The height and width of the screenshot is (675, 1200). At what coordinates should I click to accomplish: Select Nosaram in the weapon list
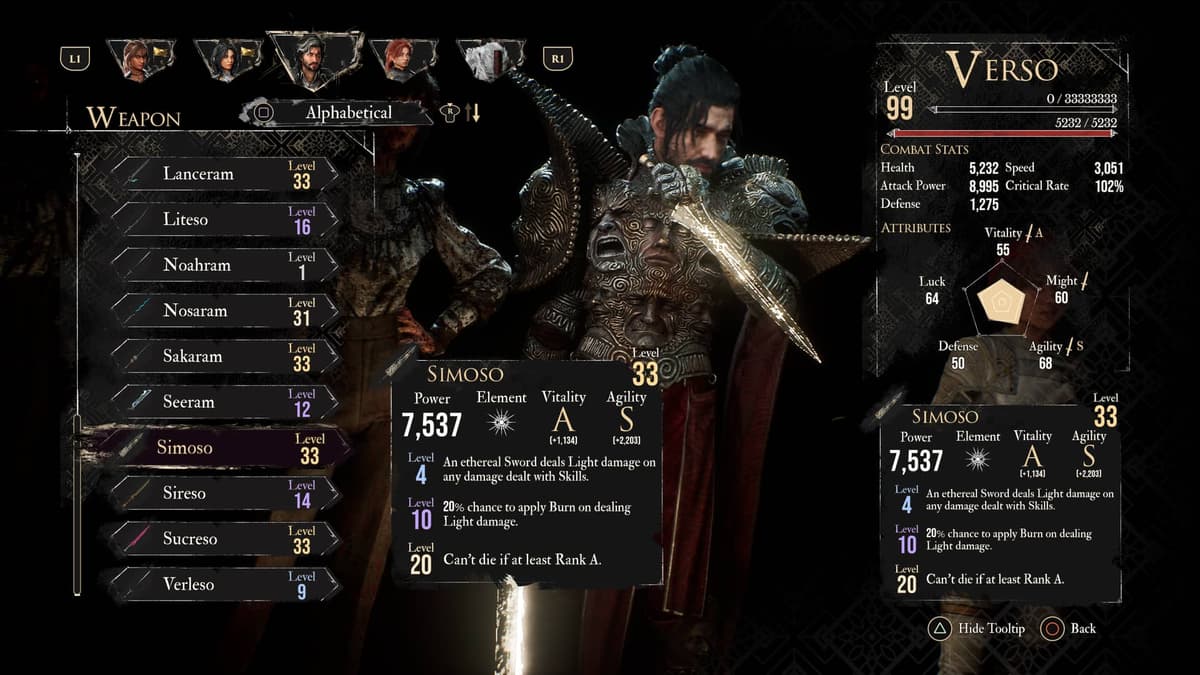(225, 311)
